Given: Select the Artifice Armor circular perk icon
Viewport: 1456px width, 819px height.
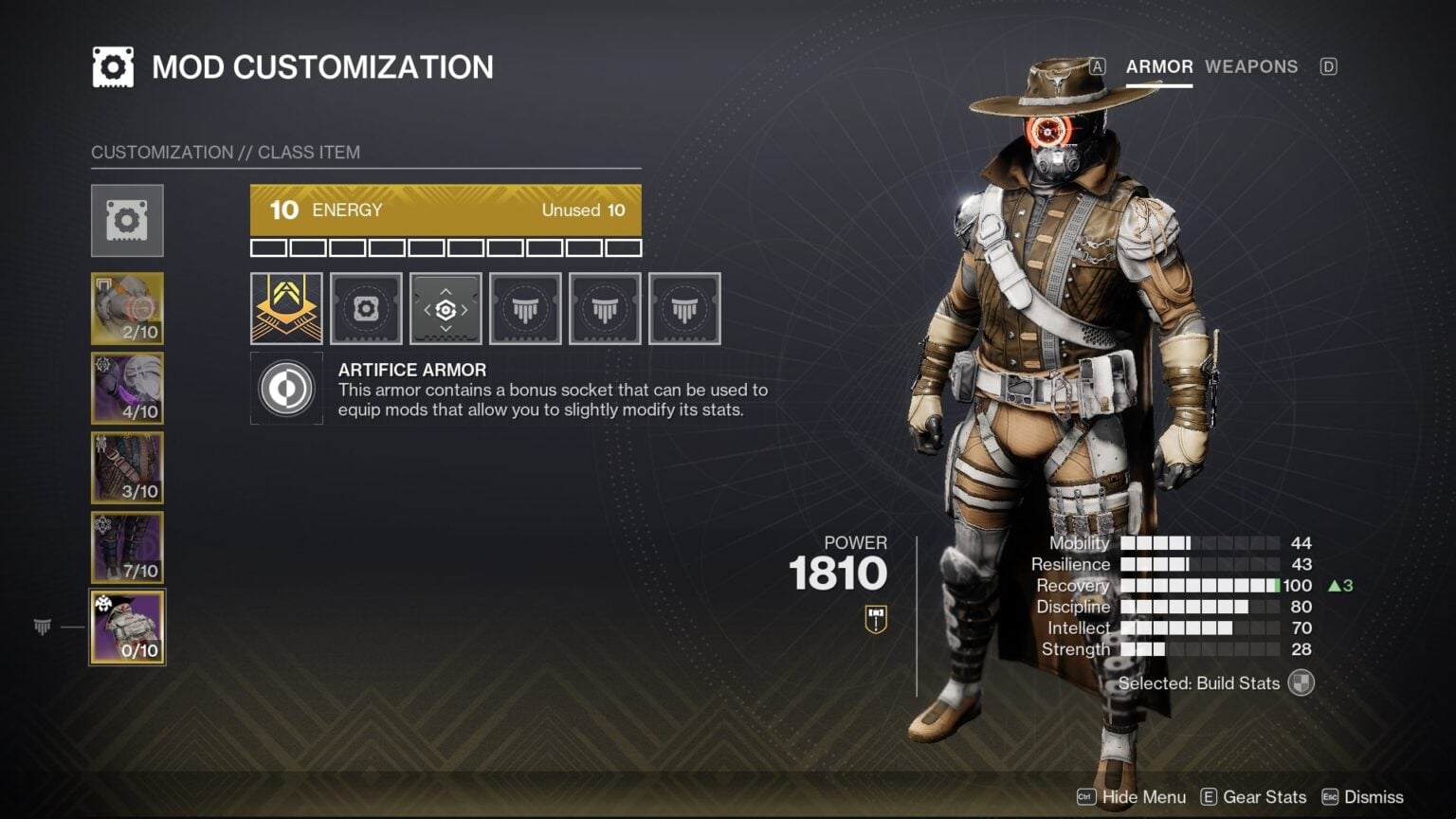Looking at the screenshot, I should [x=286, y=389].
